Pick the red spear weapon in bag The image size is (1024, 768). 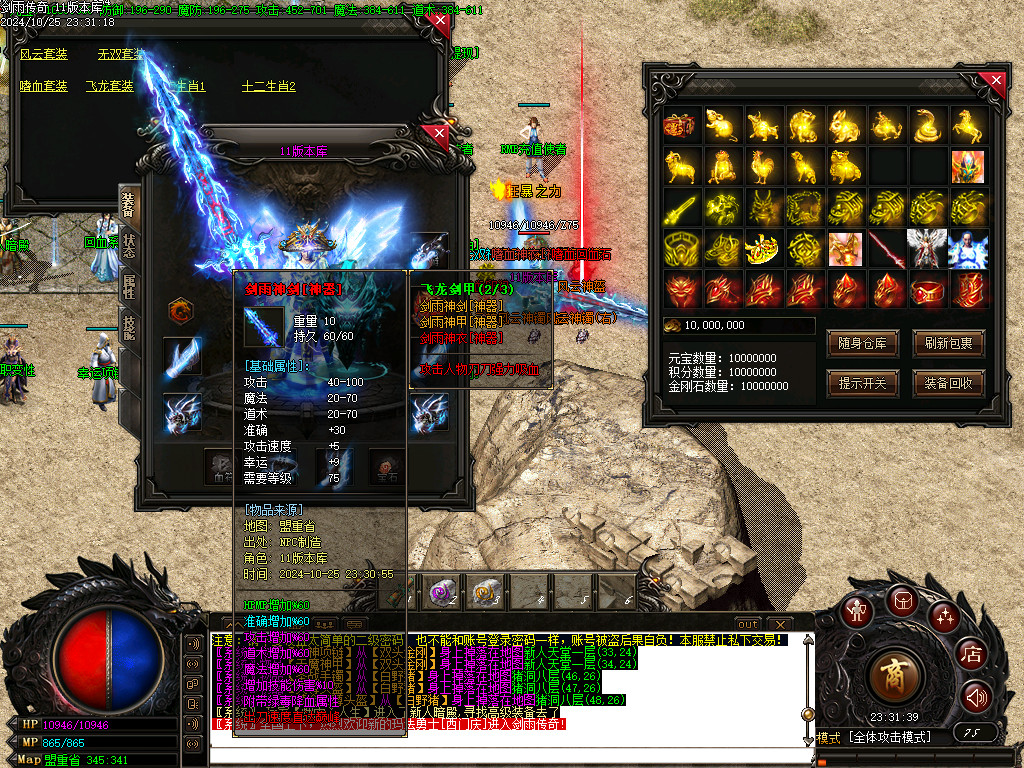coord(885,249)
